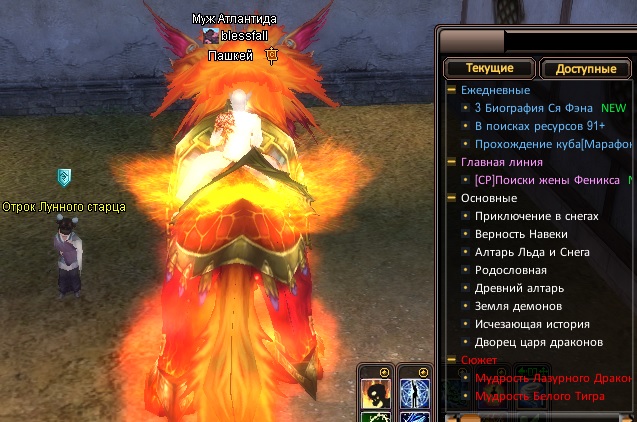
Task: Collapse the Основные quest category
Action: [452, 198]
